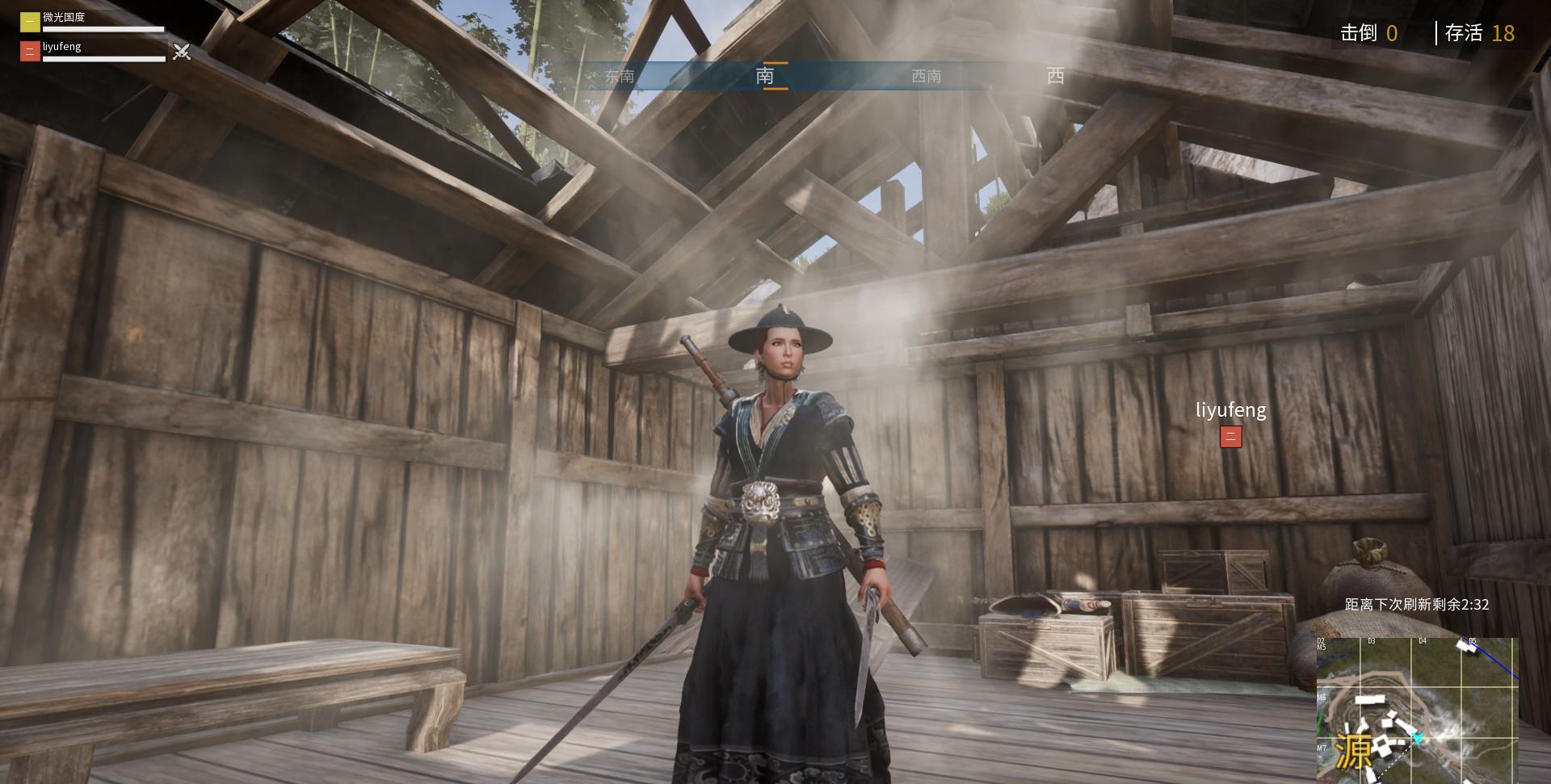Click the red liyufeng teammate marker

pos(1230,437)
